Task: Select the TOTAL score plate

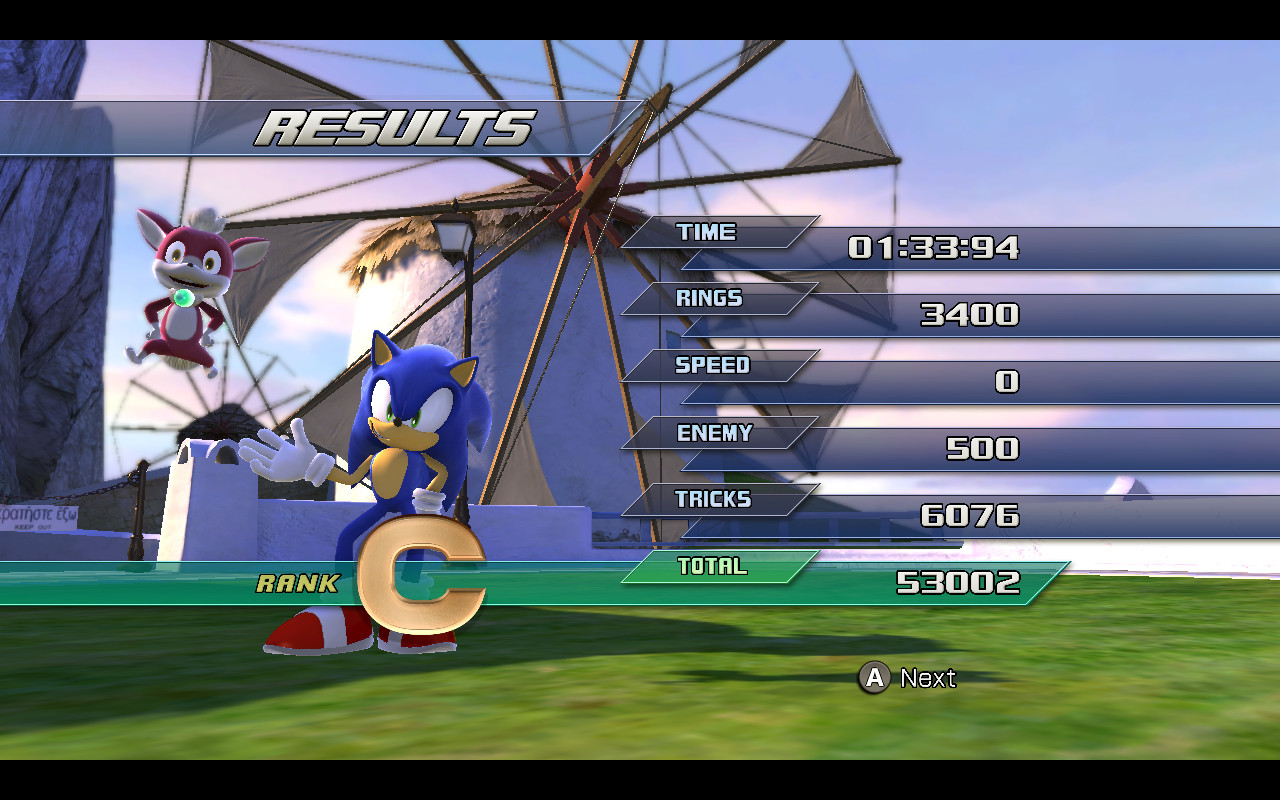Action: coord(715,566)
